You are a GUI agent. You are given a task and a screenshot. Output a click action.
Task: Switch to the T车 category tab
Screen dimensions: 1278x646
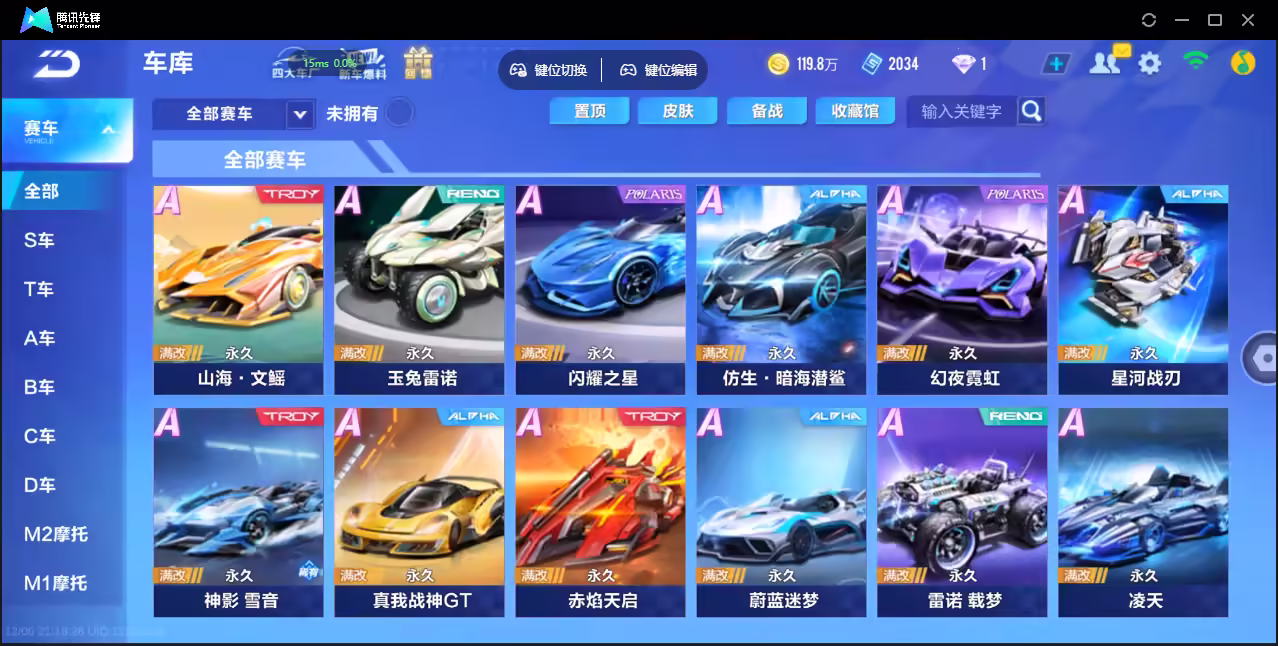[x=40, y=289]
